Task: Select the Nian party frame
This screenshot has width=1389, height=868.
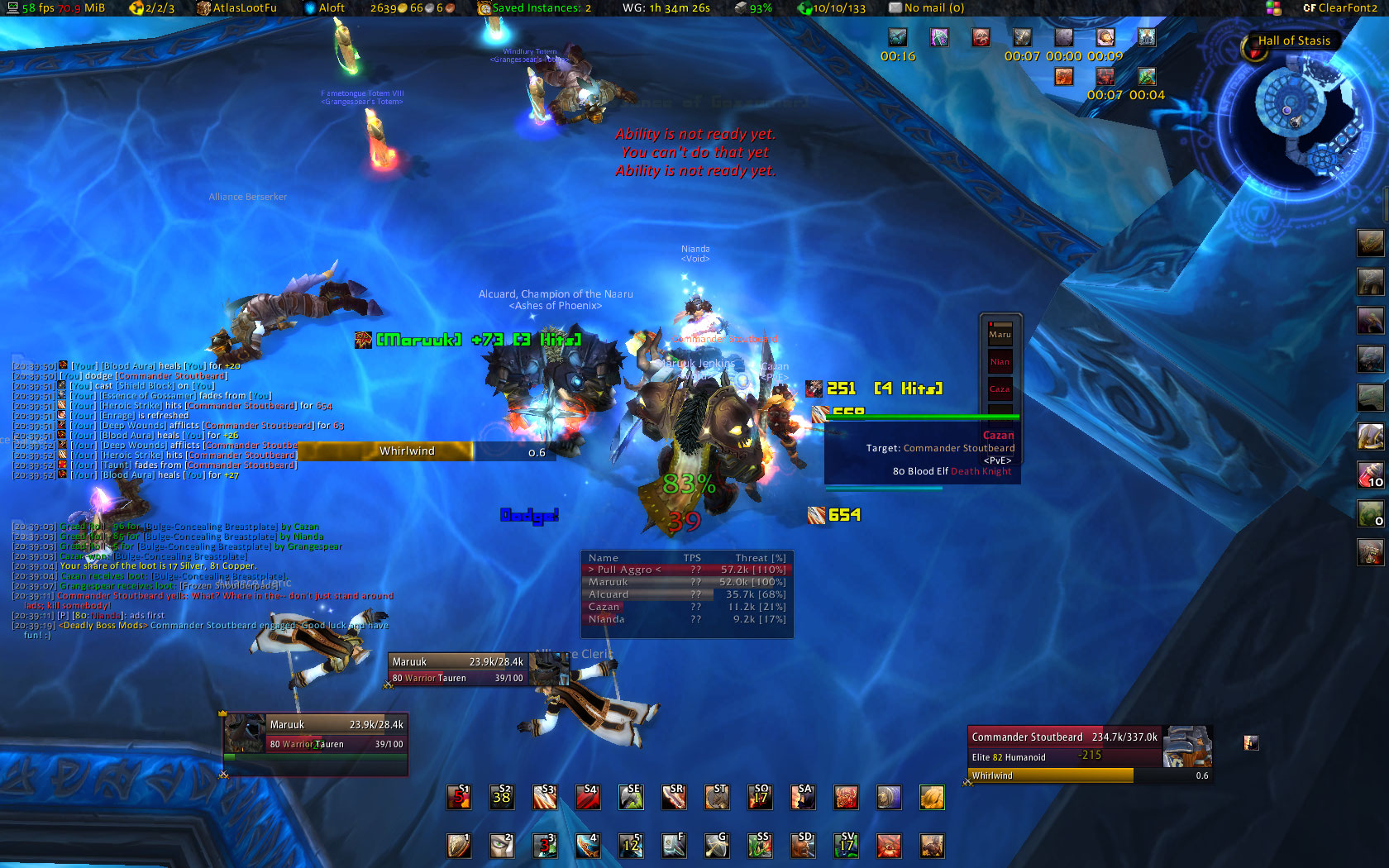Action: click(x=1000, y=361)
